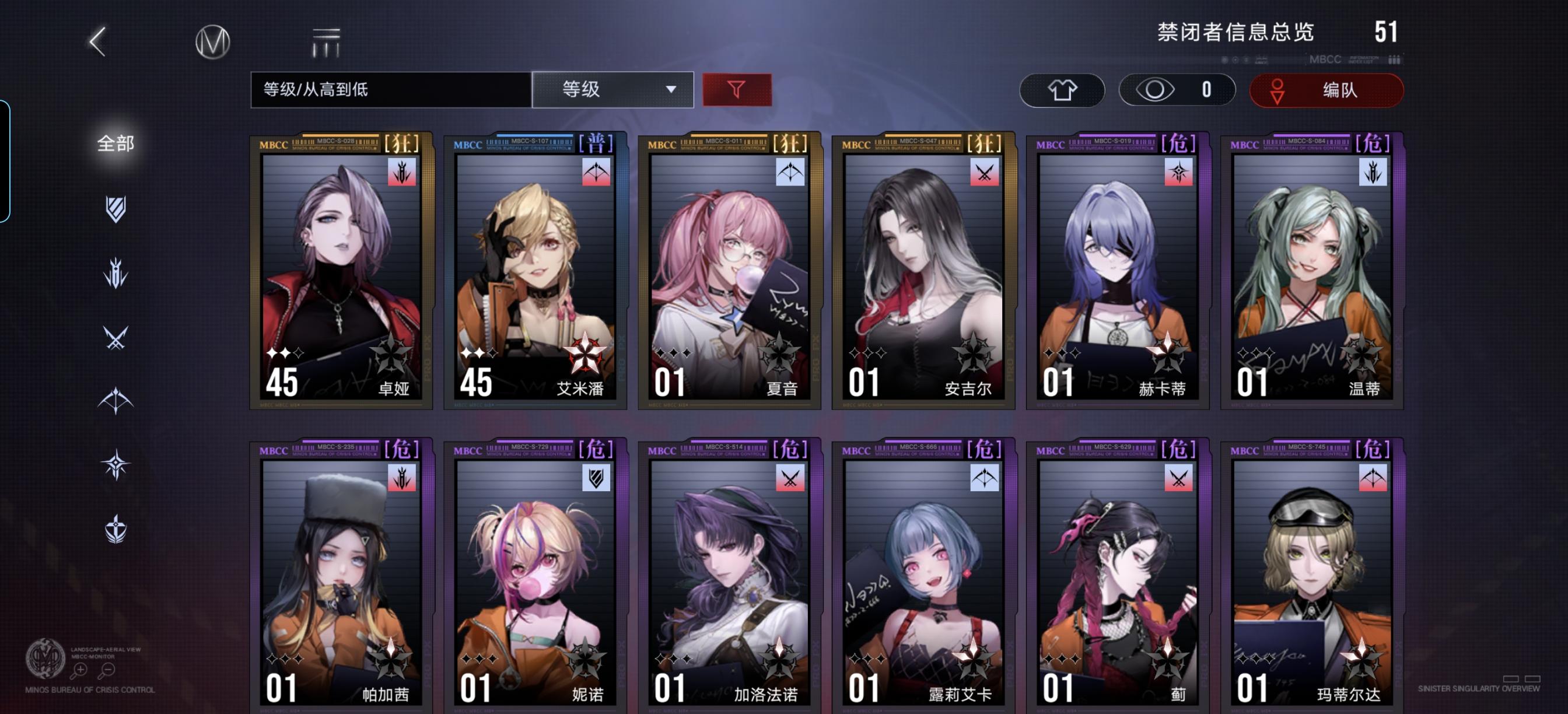Image resolution: width=1568 pixels, height=714 pixels.
Task: Select the 全部 filter to show all characters
Action: (116, 145)
